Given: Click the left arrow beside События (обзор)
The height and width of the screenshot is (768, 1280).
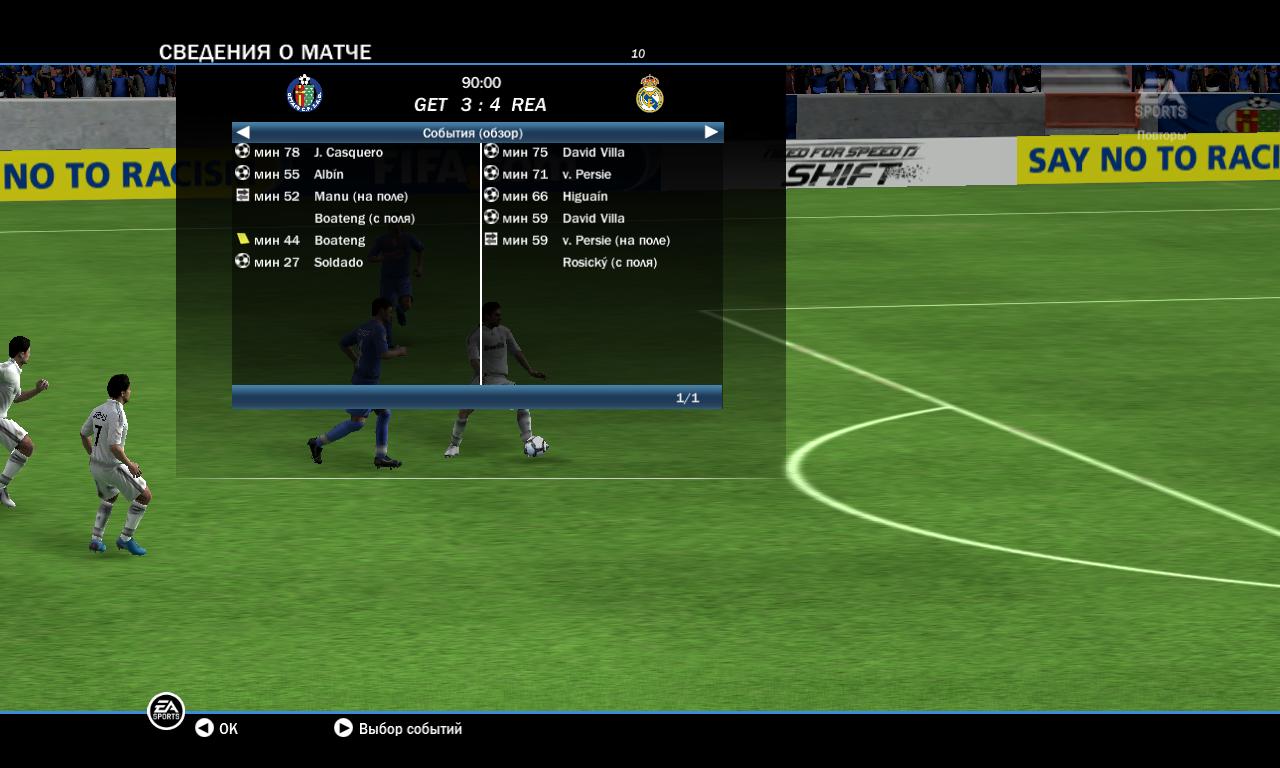Looking at the screenshot, I should [243, 132].
